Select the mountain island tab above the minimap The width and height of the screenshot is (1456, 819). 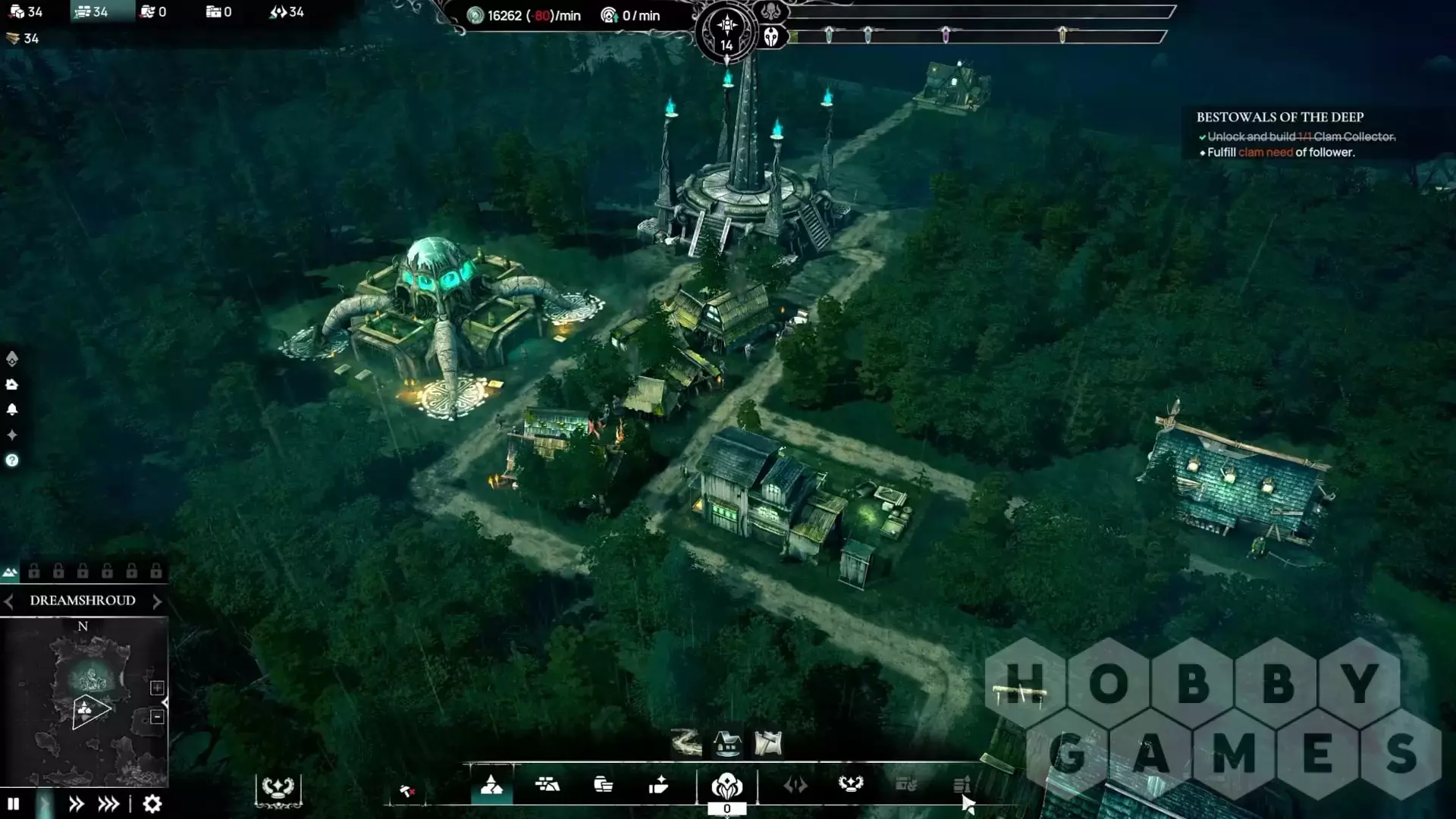[x=10, y=572]
